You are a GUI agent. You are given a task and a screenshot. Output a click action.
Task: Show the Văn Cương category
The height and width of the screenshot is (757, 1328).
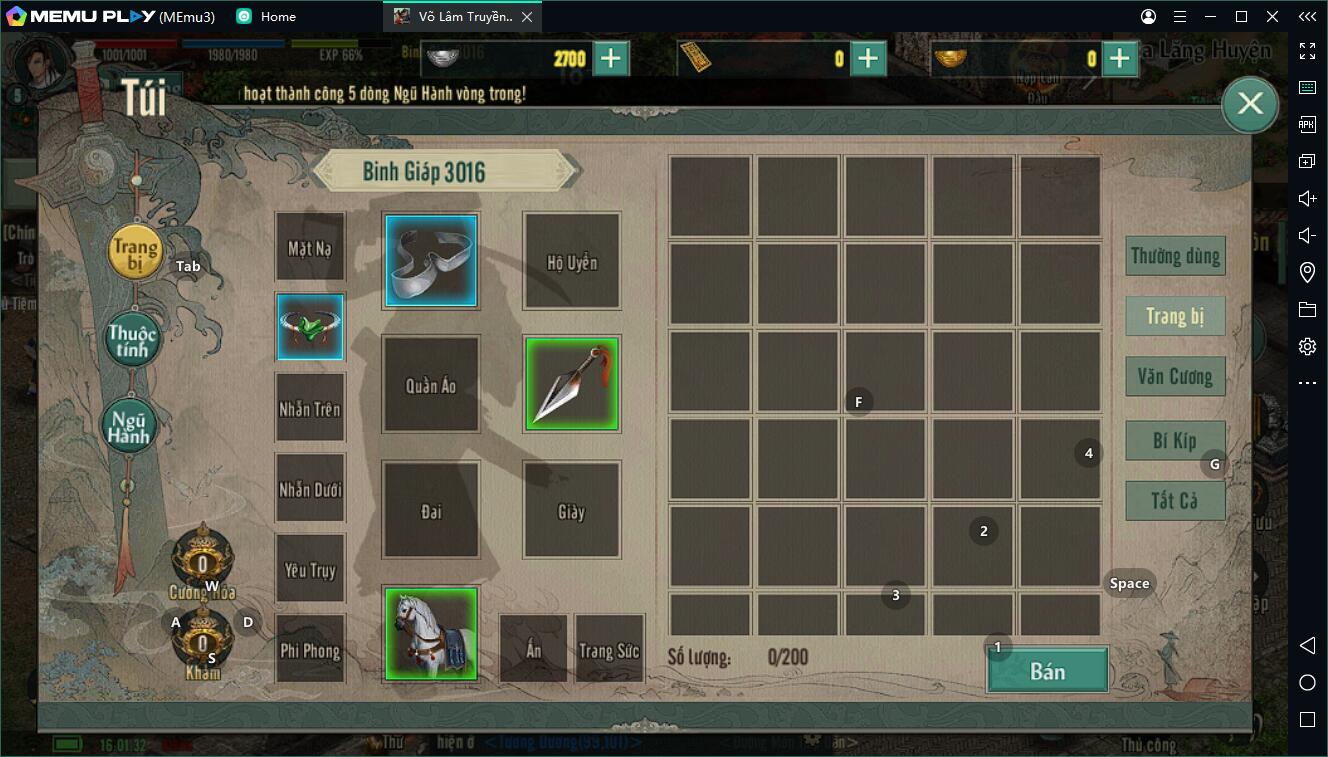(x=1175, y=377)
